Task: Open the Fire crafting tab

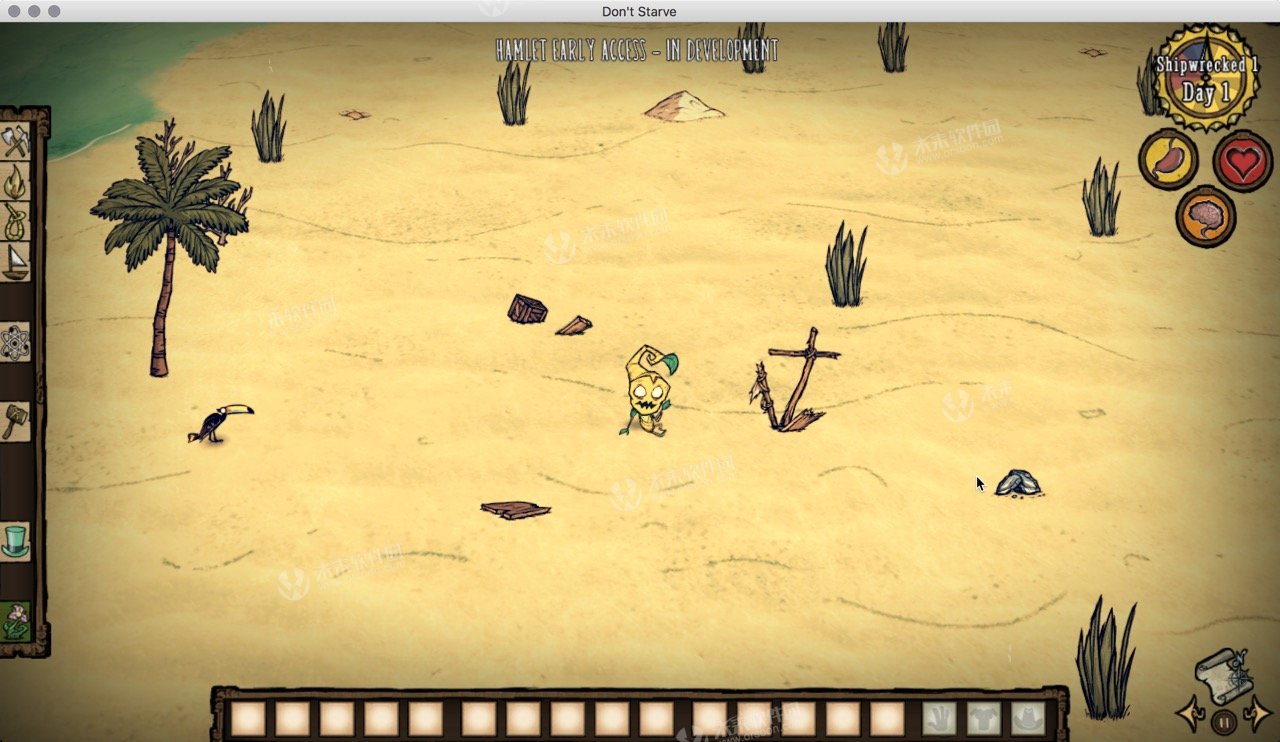Action: [16, 181]
